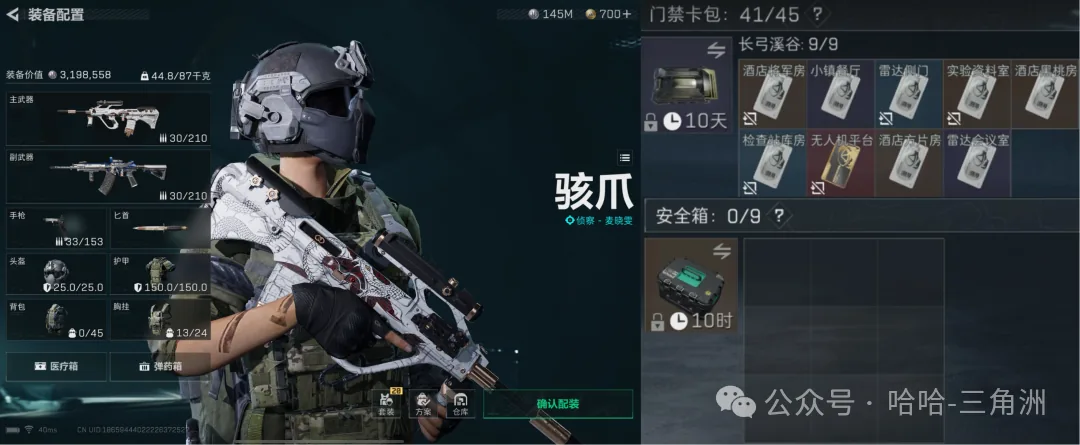
Task: Select the 主武器 primary weapon slot
Action: click(x=108, y=119)
